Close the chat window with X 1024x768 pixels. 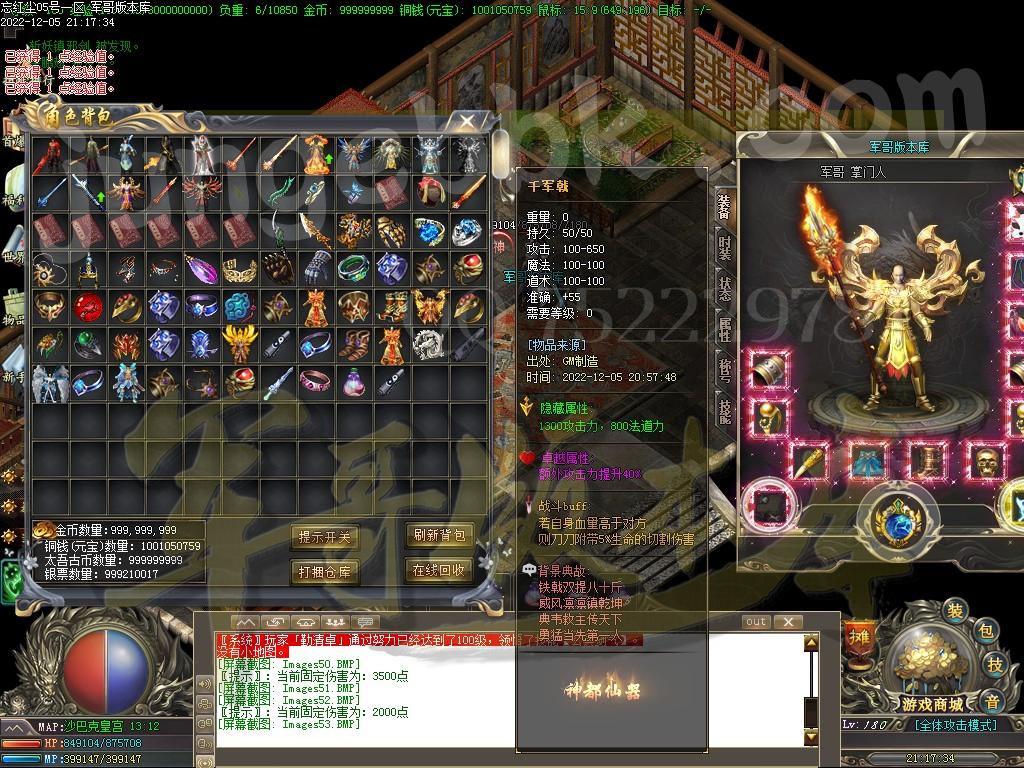pos(789,622)
